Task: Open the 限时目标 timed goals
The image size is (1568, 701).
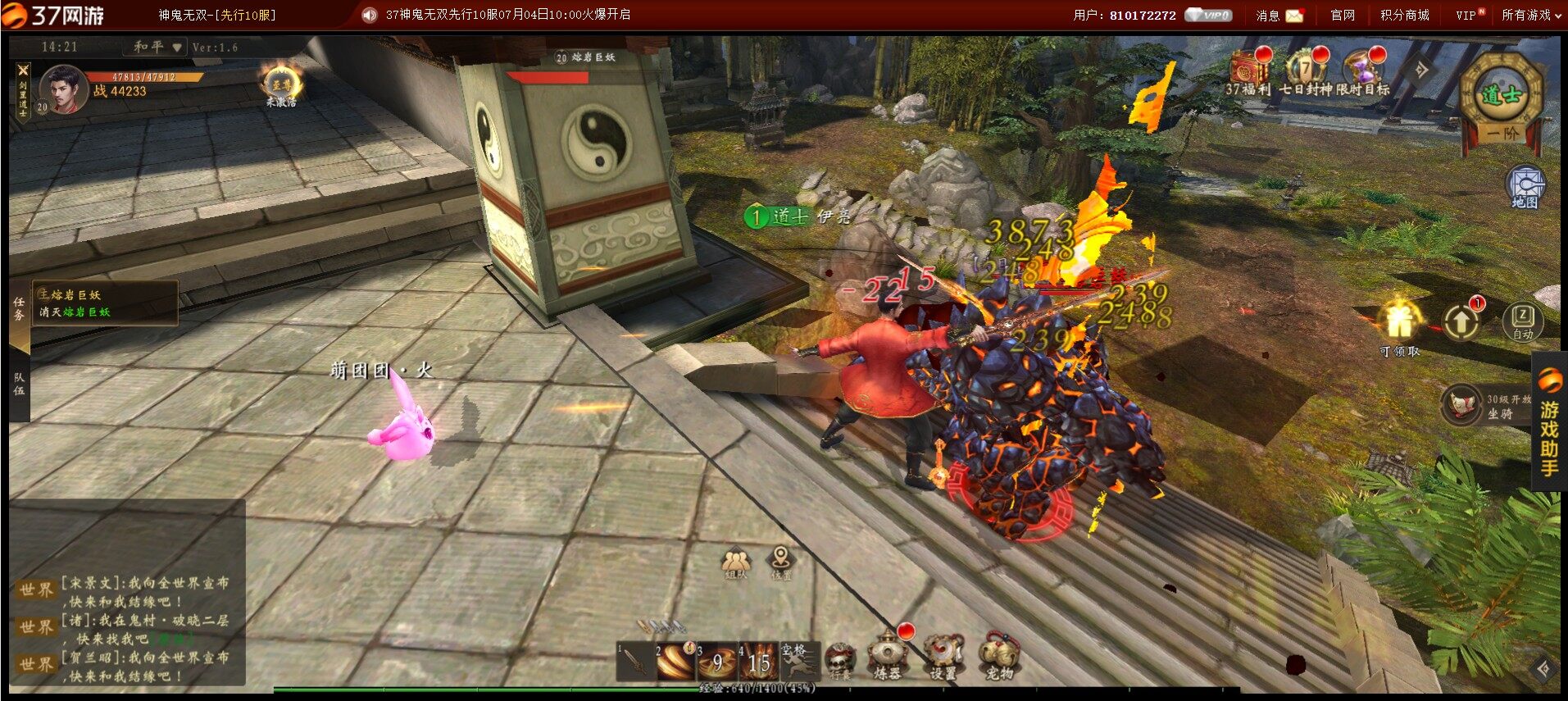Action: (x=1361, y=69)
